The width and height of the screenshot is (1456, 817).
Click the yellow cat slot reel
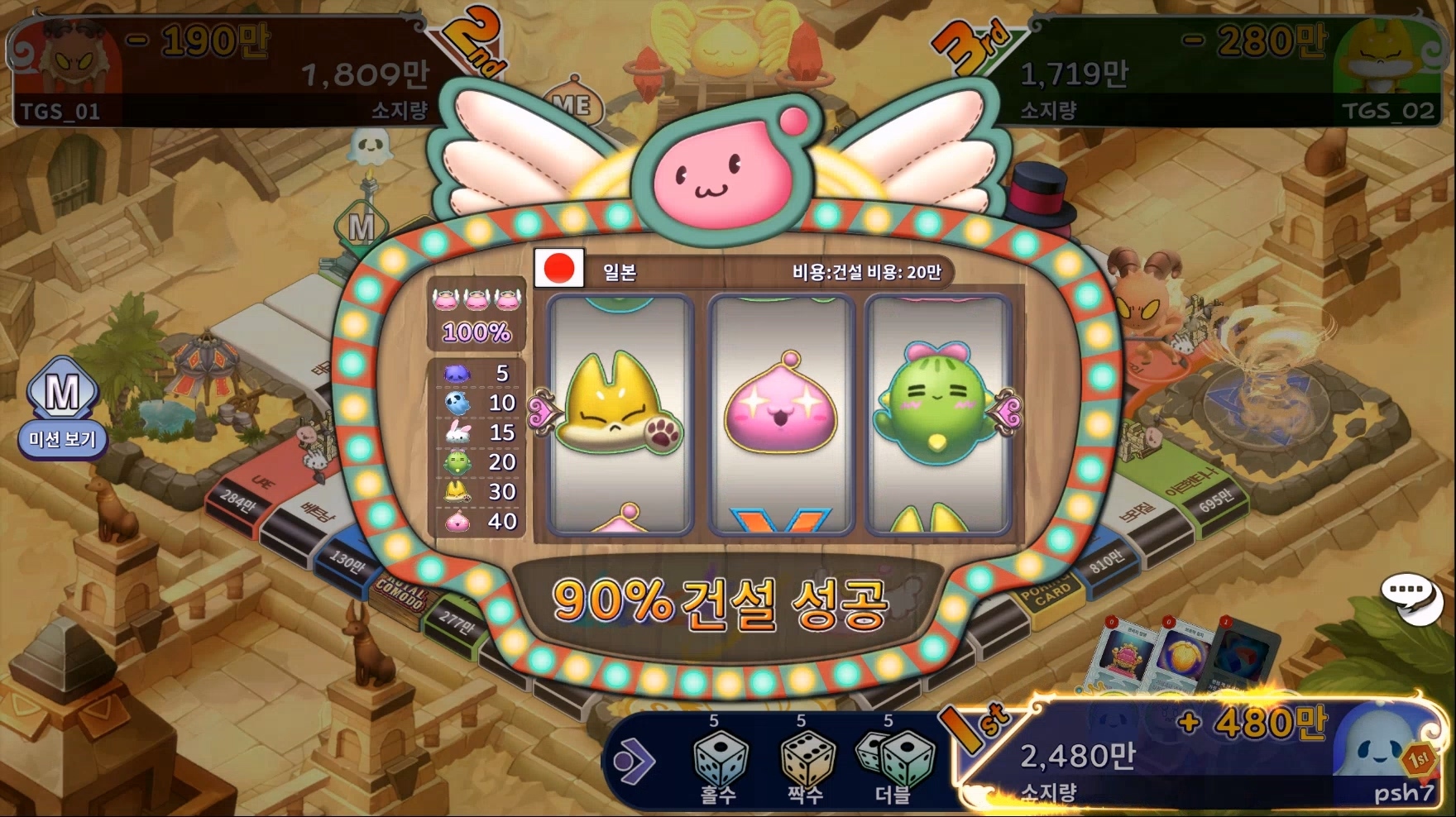click(620, 413)
